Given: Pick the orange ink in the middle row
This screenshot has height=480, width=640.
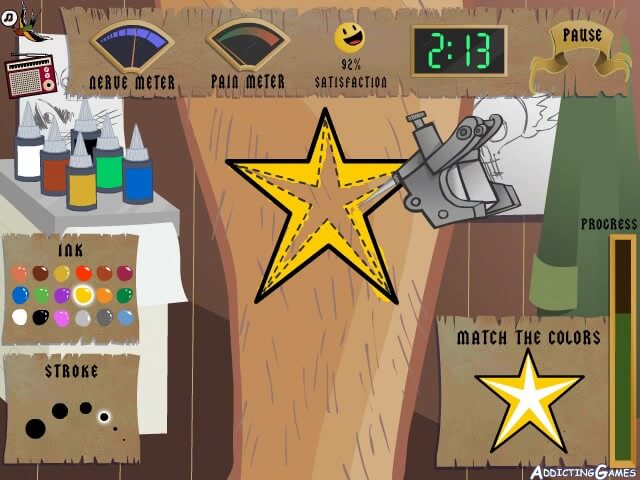Looking at the screenshot, I should [x=104, y=295].
